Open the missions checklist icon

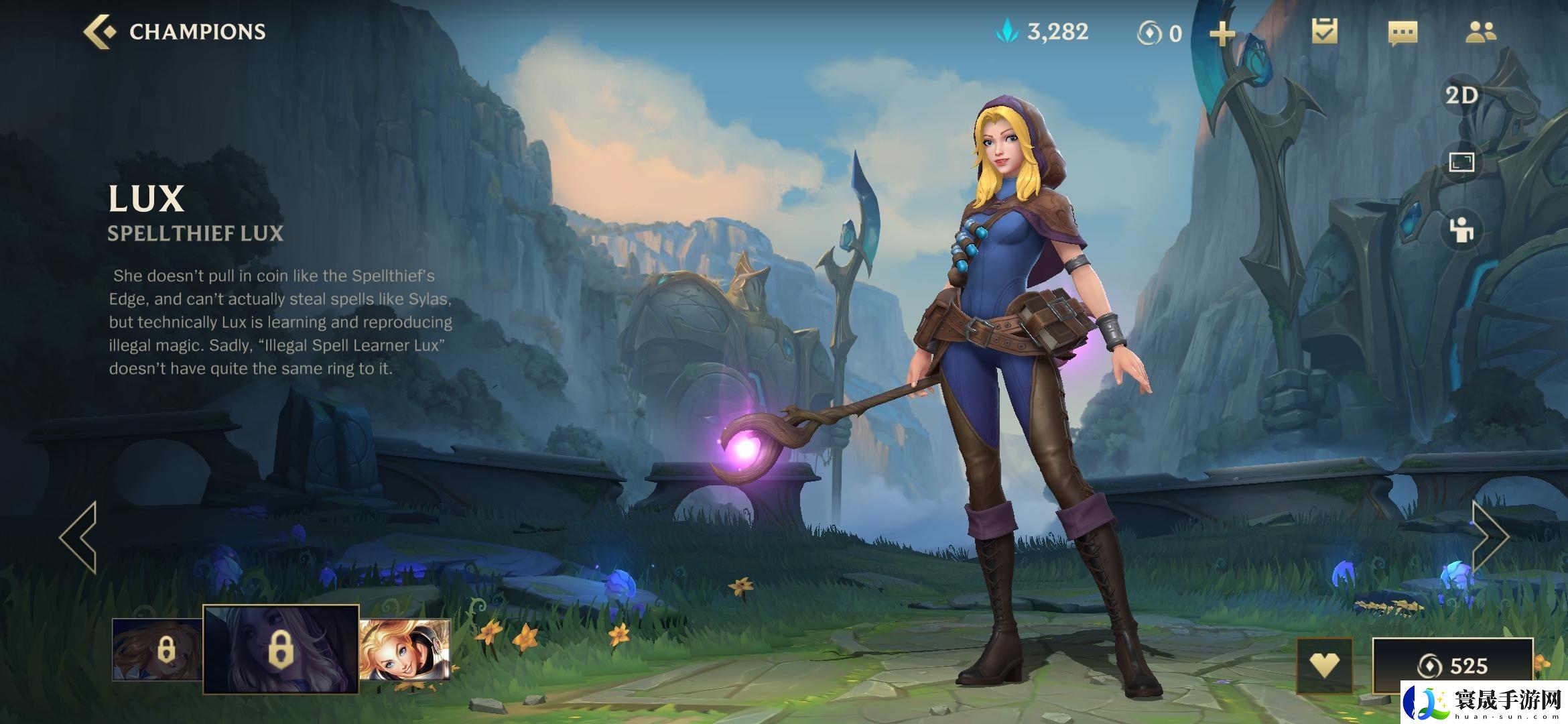pyautogui.click(x=1324, y=32)
